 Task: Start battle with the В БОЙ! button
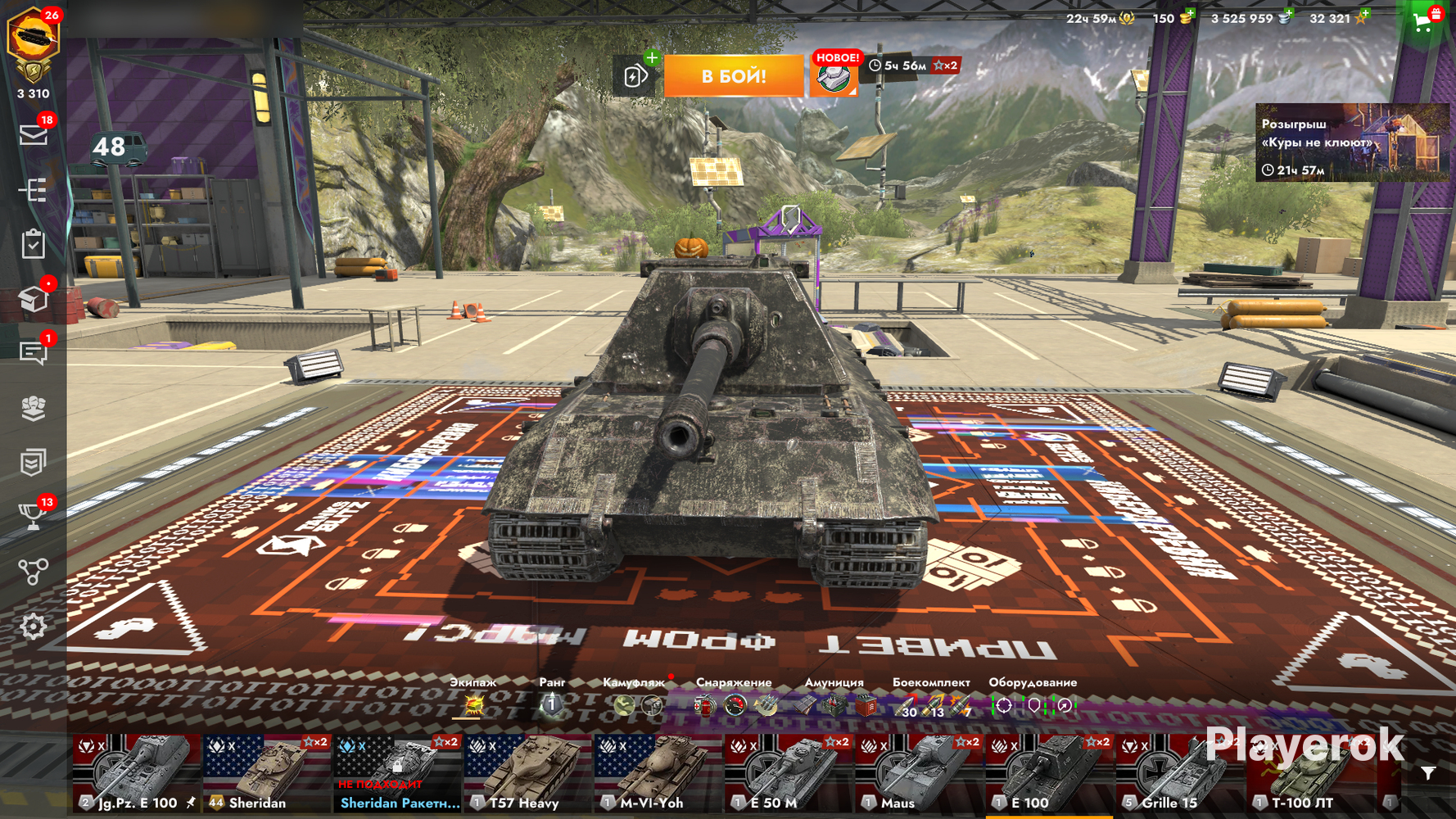(733, 76)
